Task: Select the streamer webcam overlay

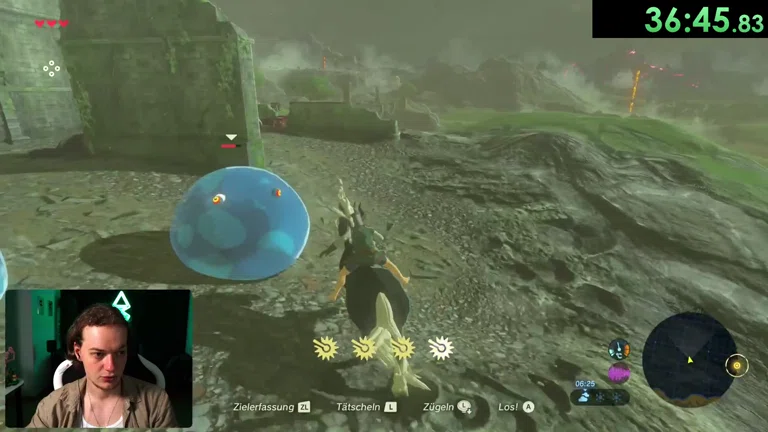Action: pos(98,359)
